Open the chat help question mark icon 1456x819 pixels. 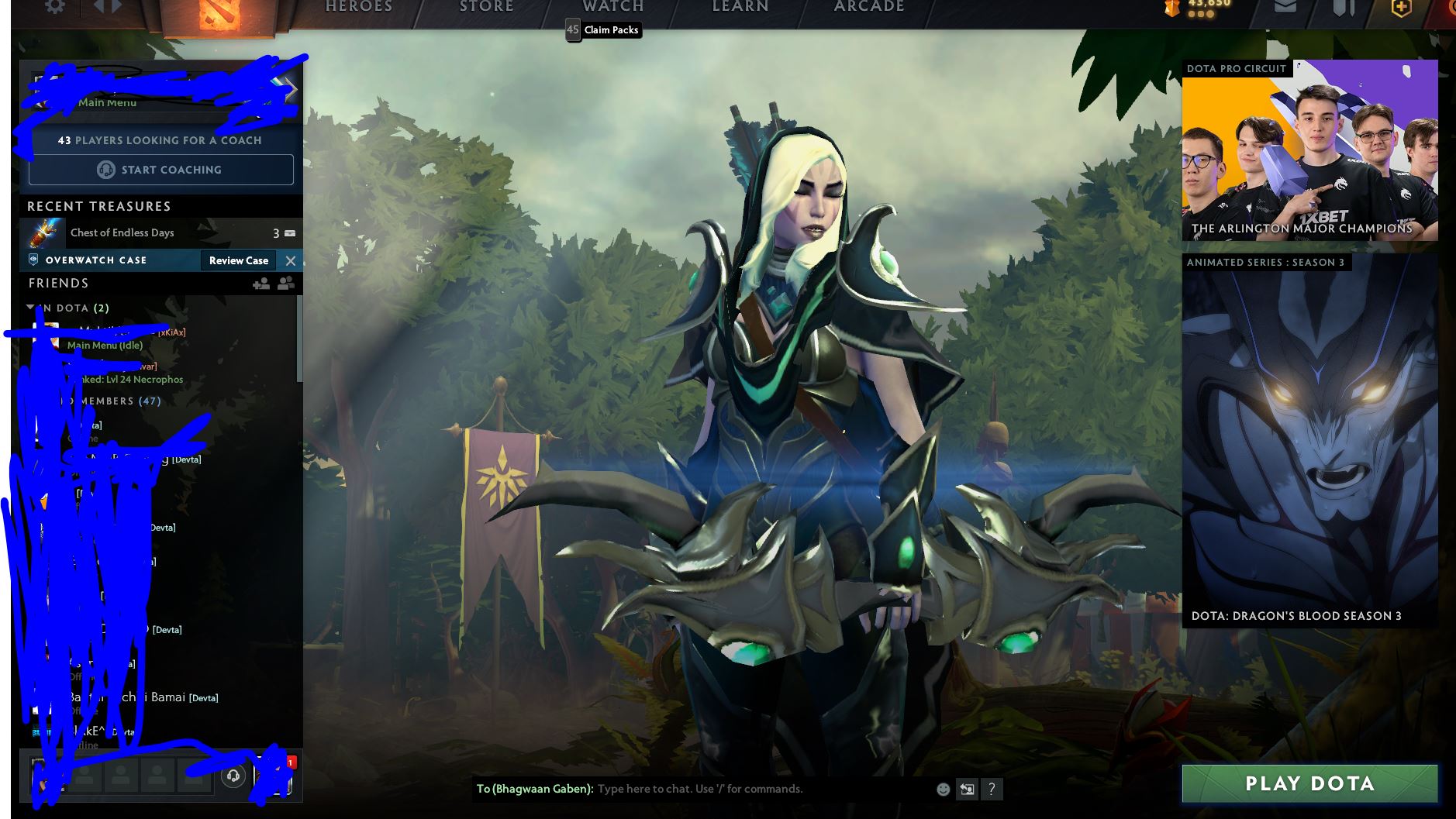click(x=993, y=789)
